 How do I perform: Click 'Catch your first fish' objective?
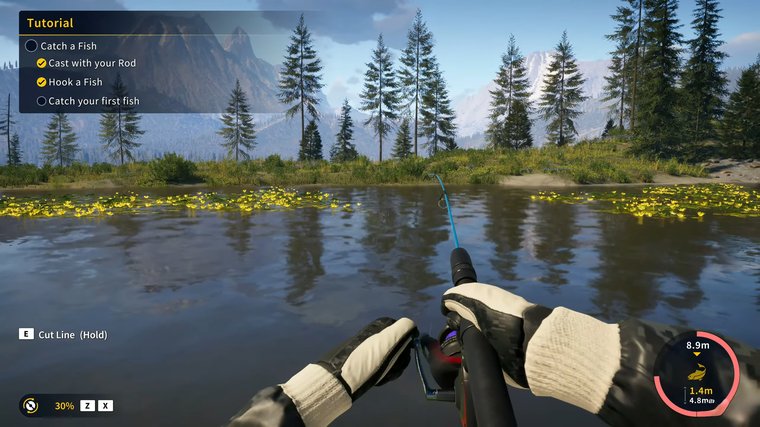[94, 101]
